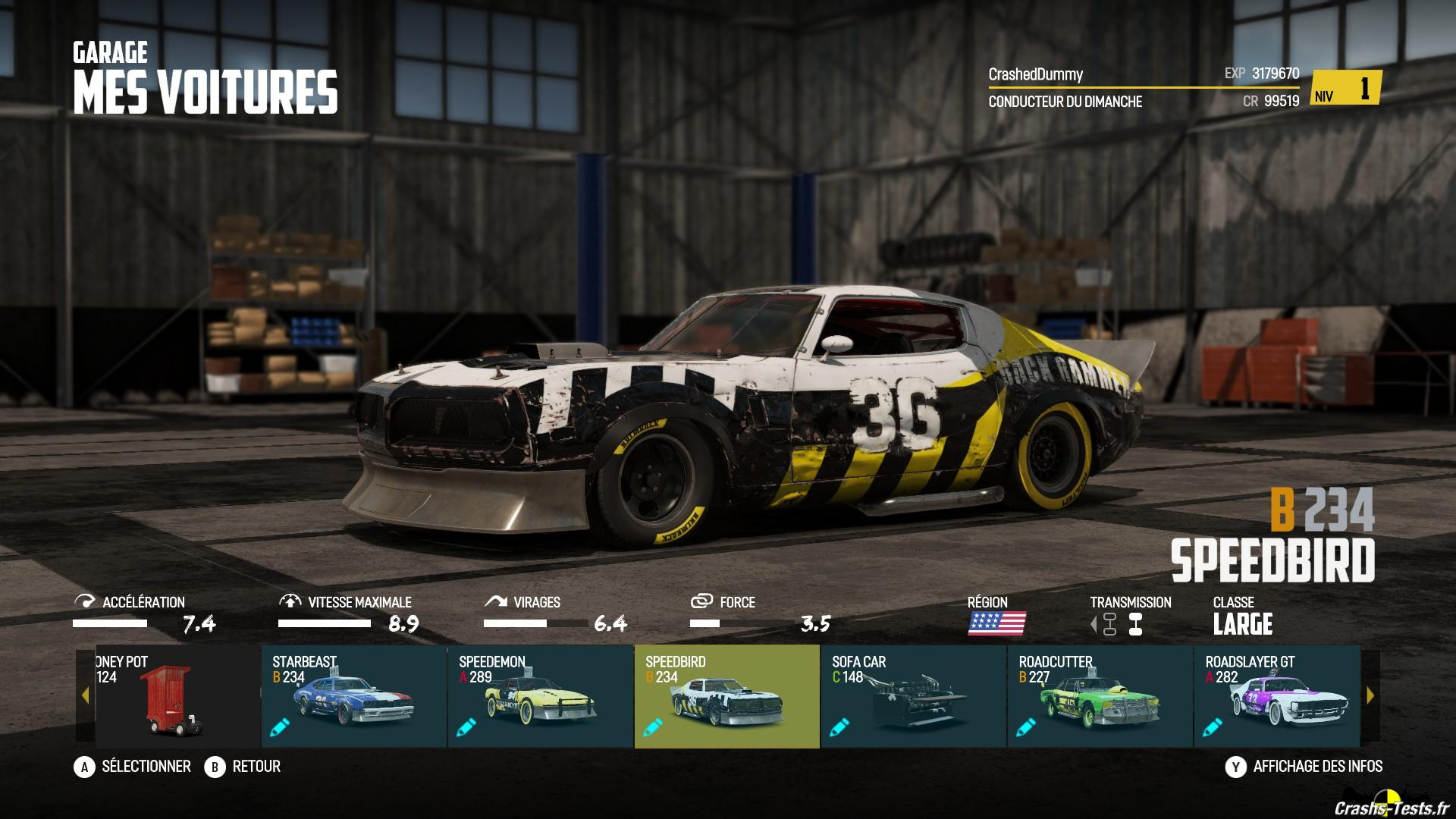Image resolution: width=1456 pixels, height=819 pixels.
Task: Select the Roadcutter car tile
Action: coord(1100,696)
